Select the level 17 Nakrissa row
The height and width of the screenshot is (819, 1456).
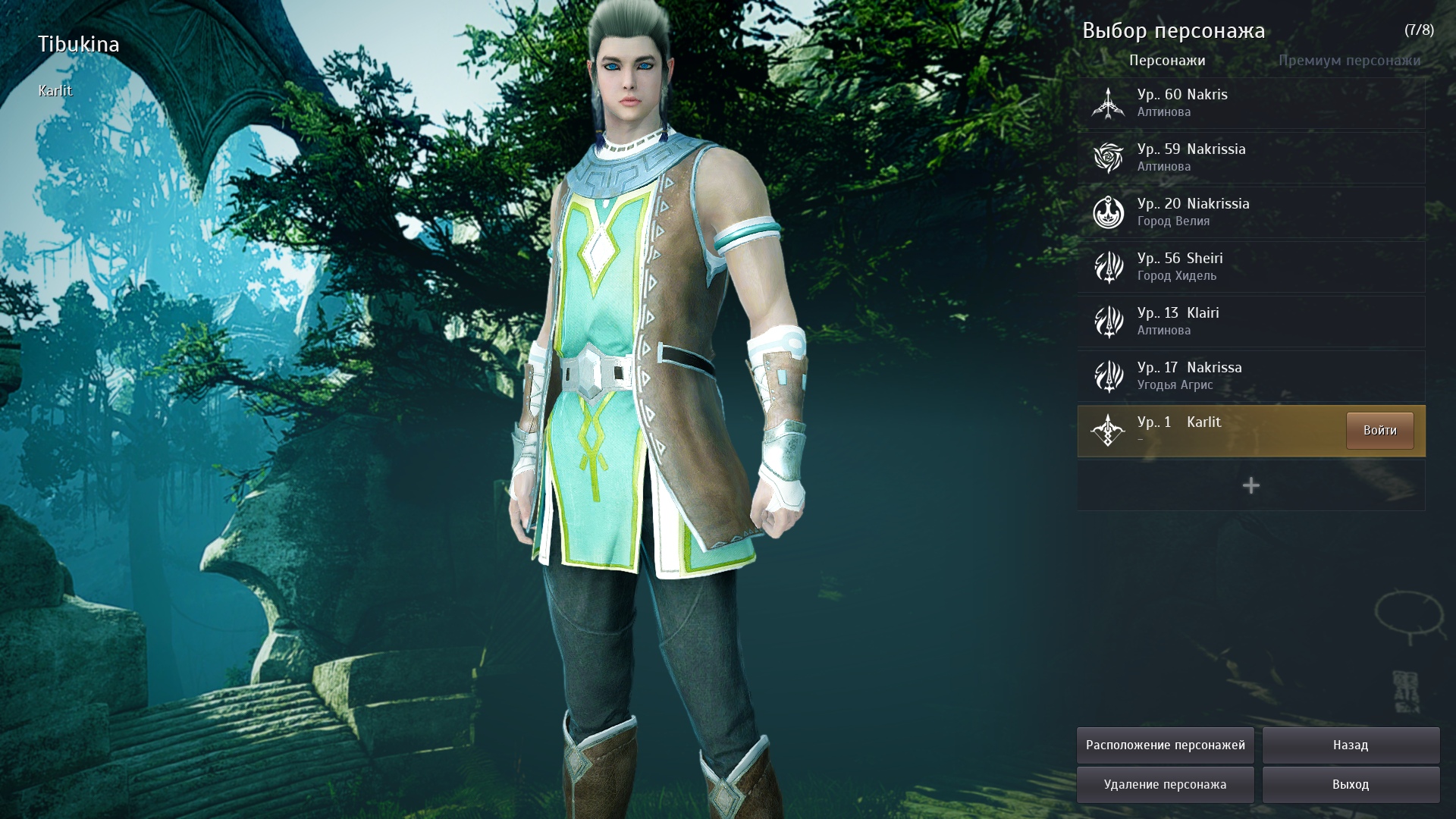[1250, 376]
